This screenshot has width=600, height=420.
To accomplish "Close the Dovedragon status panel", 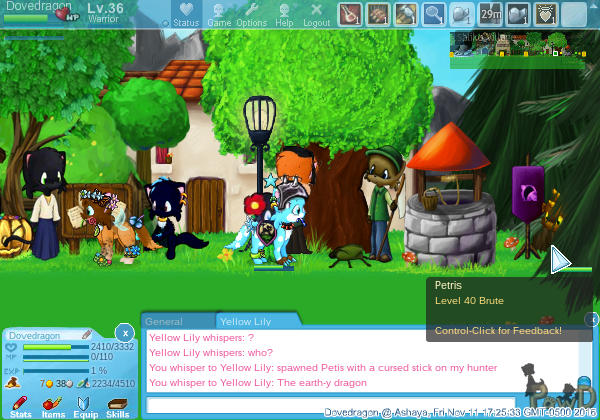I will pos(123,332).
